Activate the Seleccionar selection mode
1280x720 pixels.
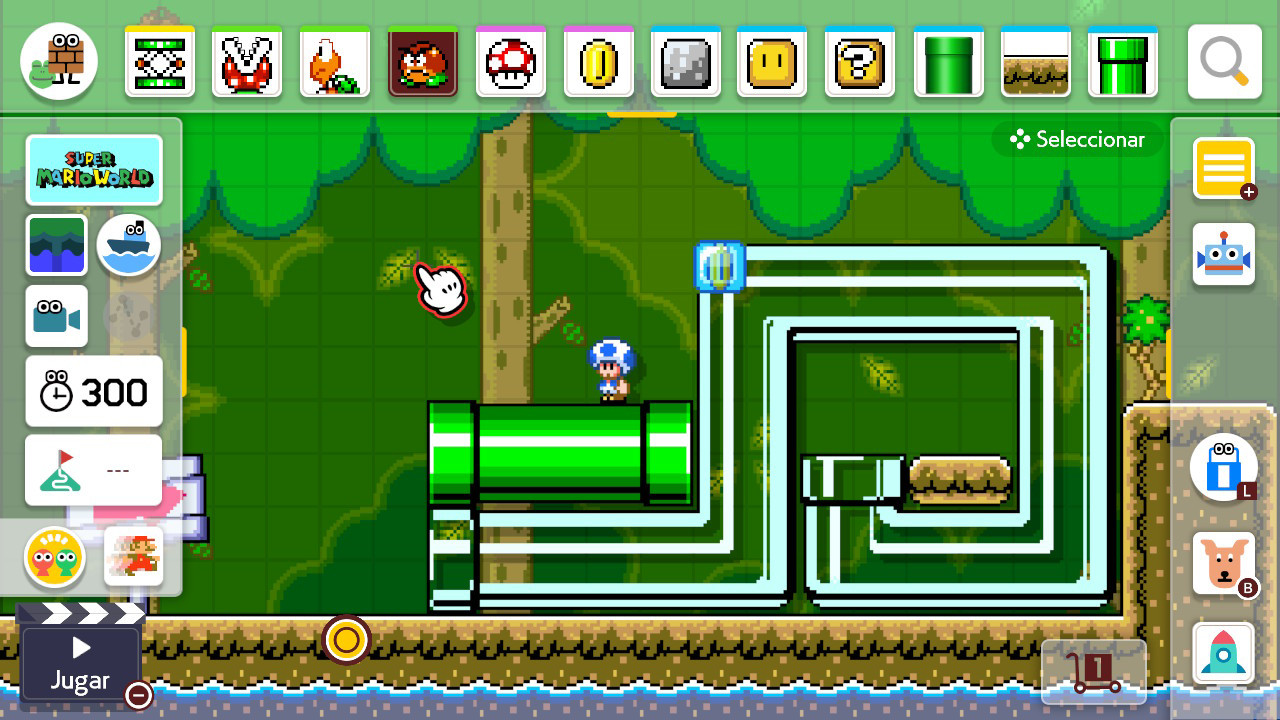[x=1077, y=139]
